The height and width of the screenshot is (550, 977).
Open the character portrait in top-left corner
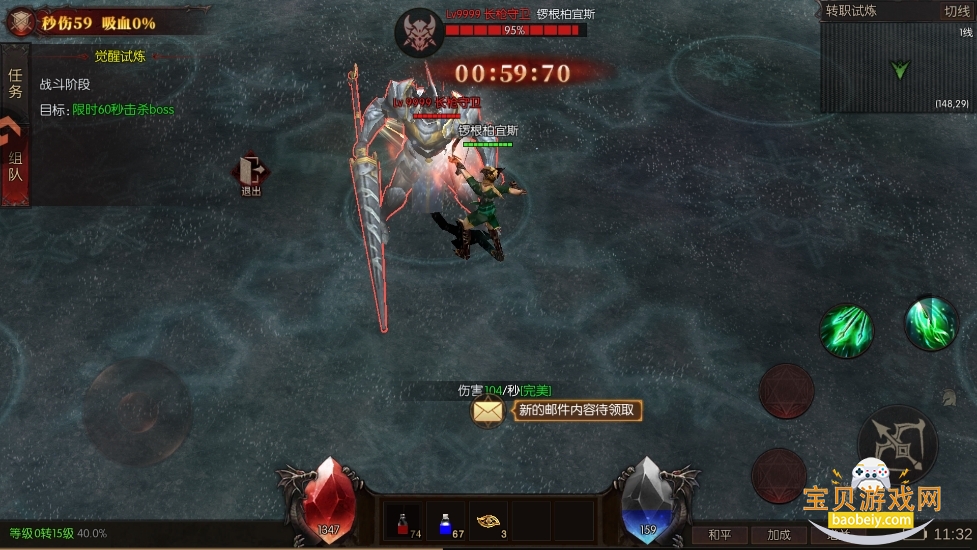click(x=20, y=22)
